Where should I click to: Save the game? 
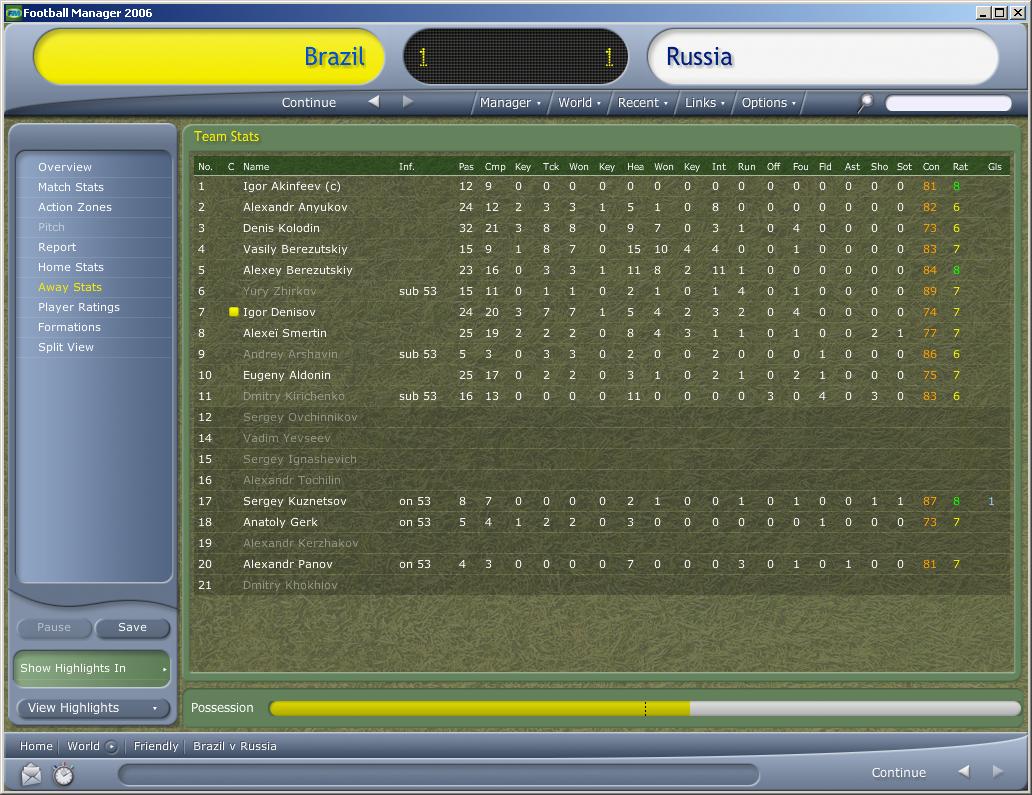tap(132, 627)
